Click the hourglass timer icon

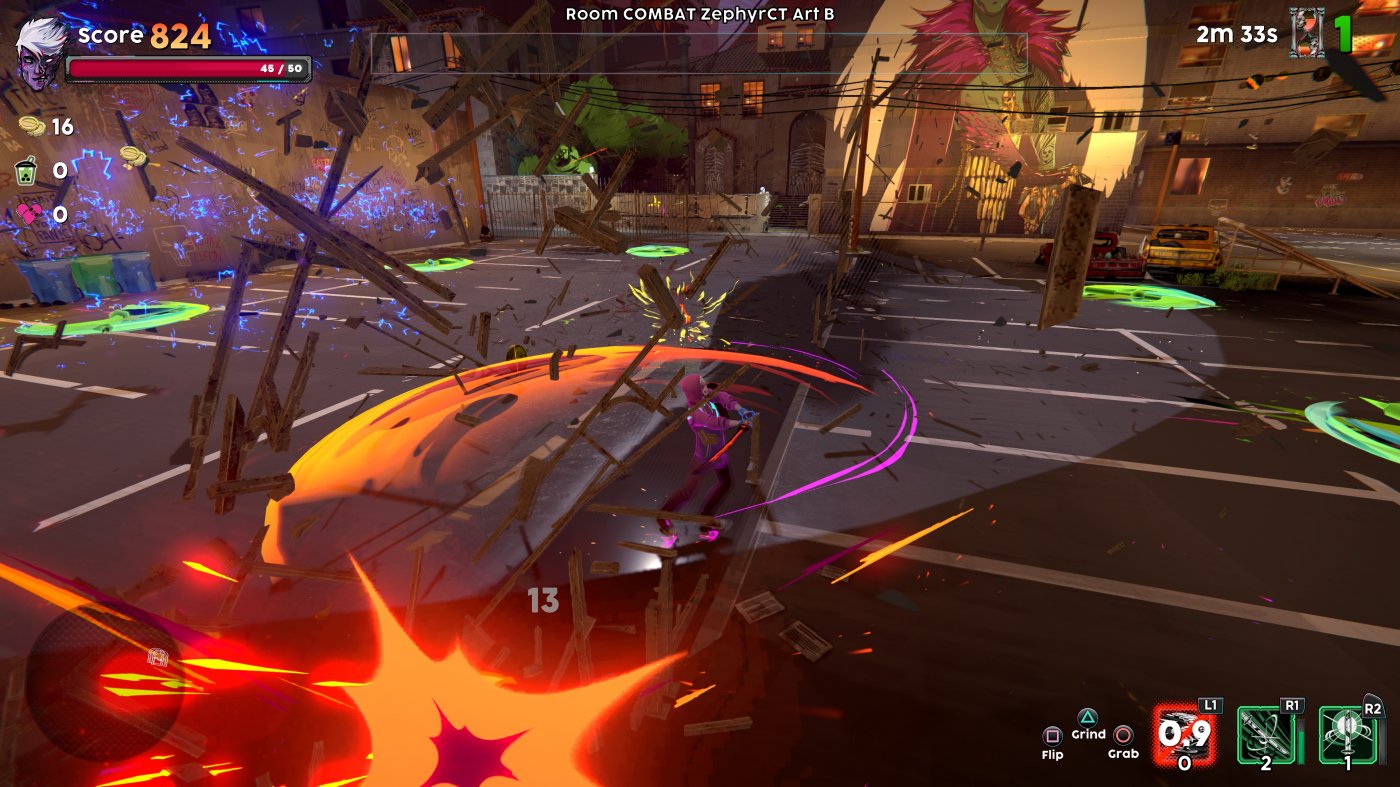tap(1305, 33)
